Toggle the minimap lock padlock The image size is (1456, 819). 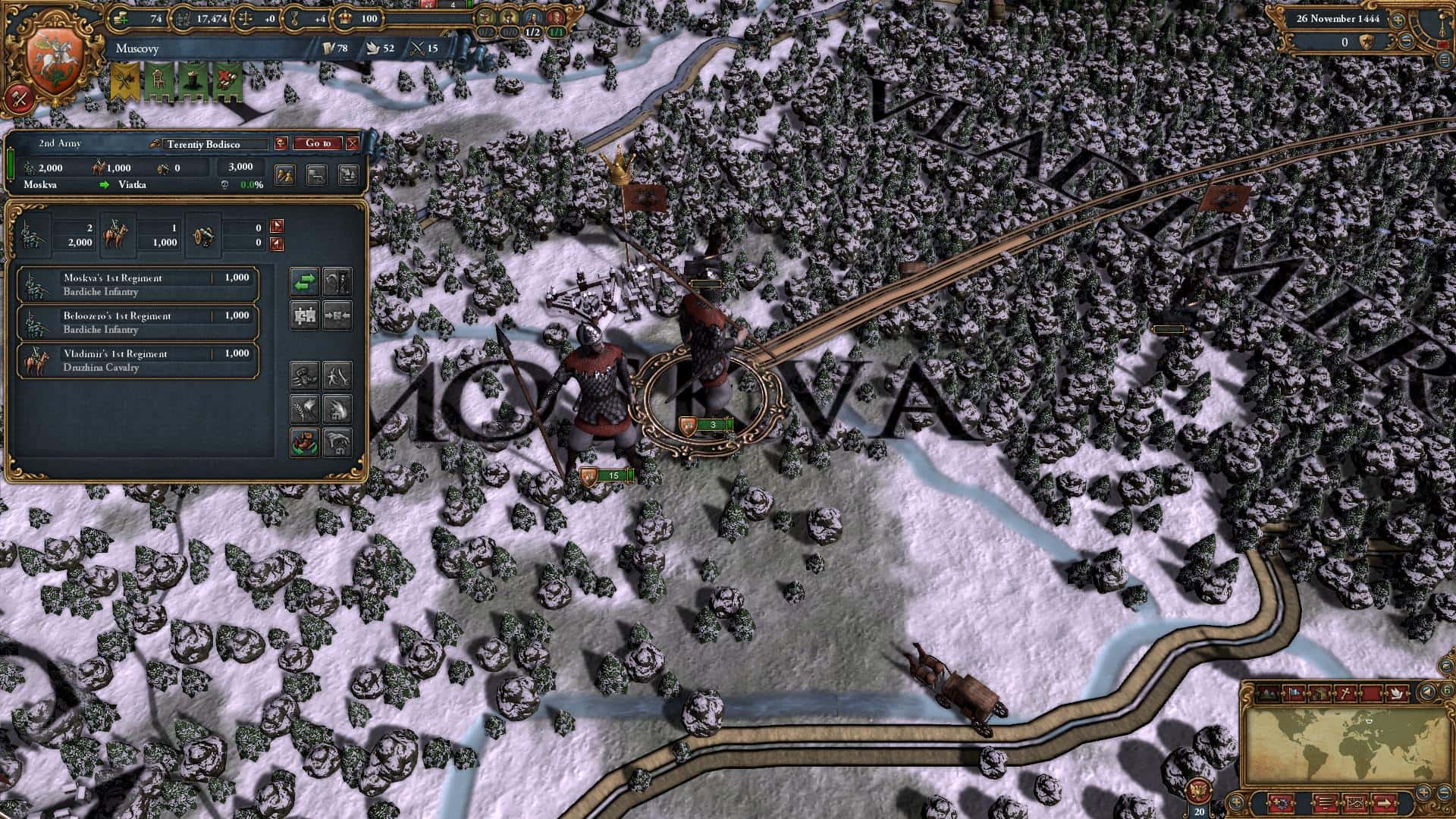pos(1447,691)
